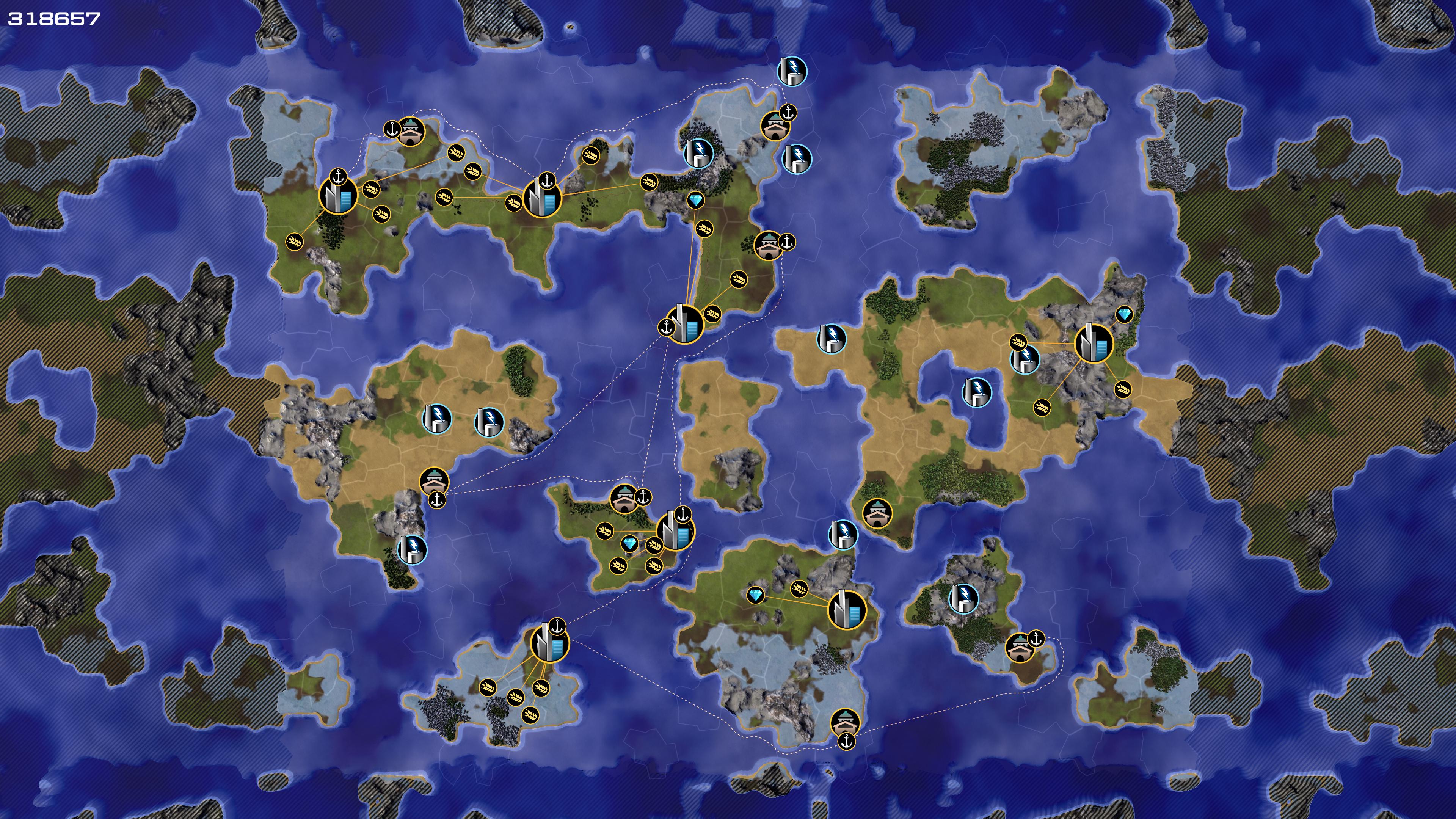The image size is (1456, 819).
Task: Select the fortress marker lacking an anchor badge
Action: [877, 513]
